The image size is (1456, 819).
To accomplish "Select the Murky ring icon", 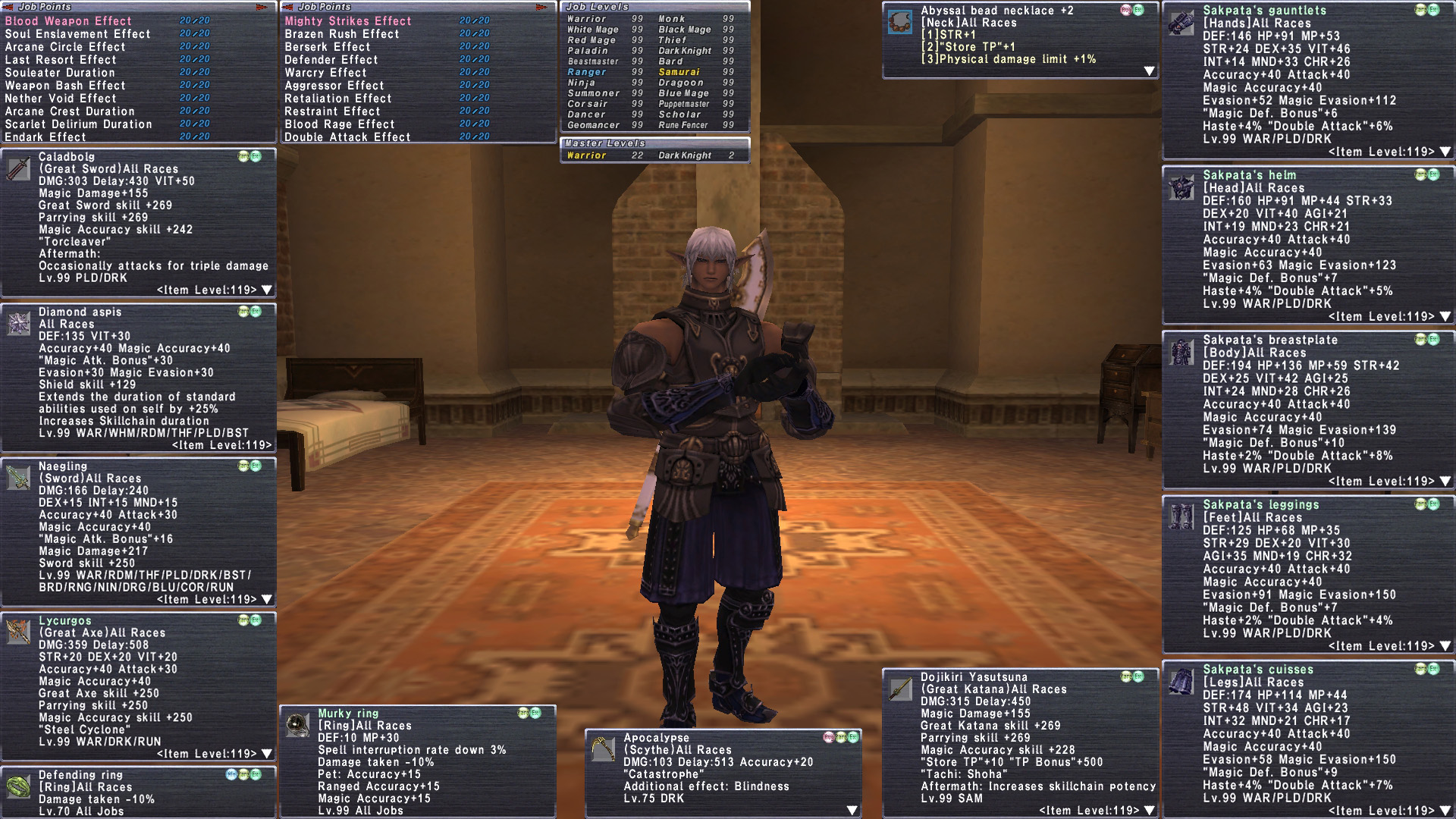I will click(298, 725).
